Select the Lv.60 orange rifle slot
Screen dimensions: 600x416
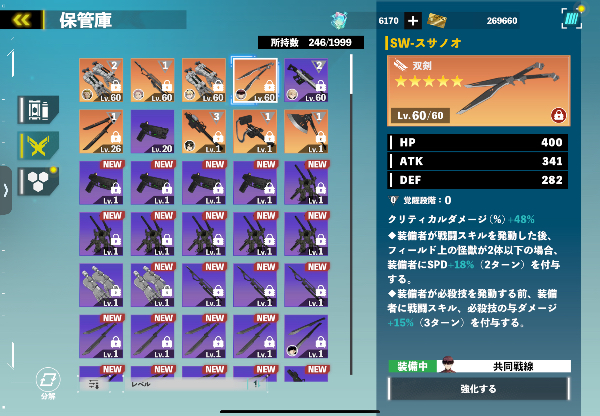[153, 80]
